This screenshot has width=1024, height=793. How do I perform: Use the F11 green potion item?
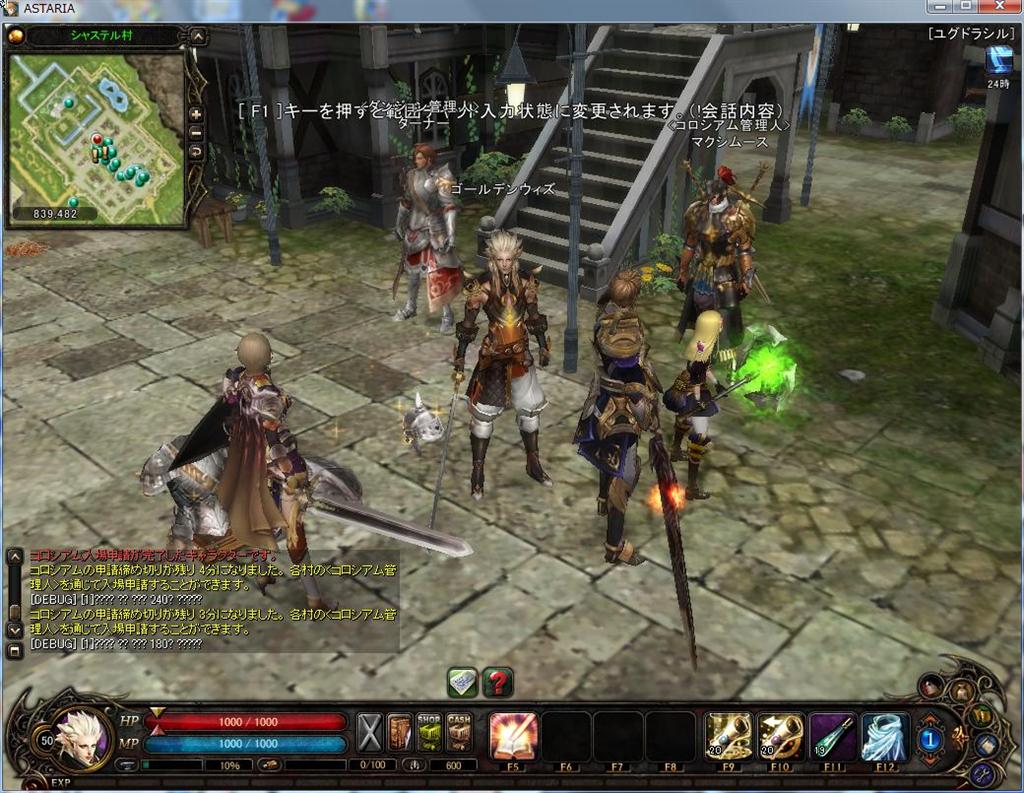(x=833, y=736)
